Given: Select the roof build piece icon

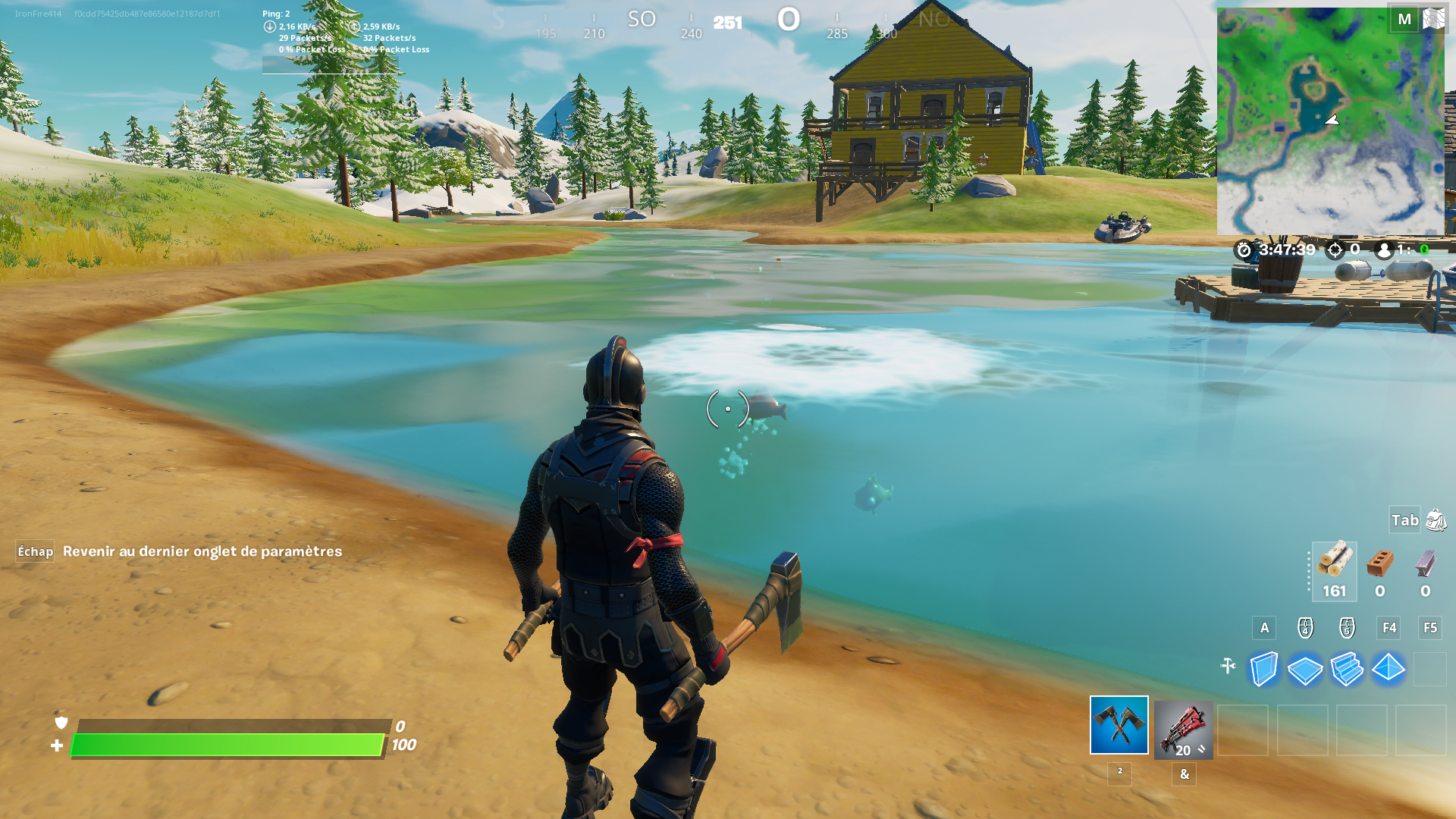Looking at the screenshot, I should coord(1388,670).
